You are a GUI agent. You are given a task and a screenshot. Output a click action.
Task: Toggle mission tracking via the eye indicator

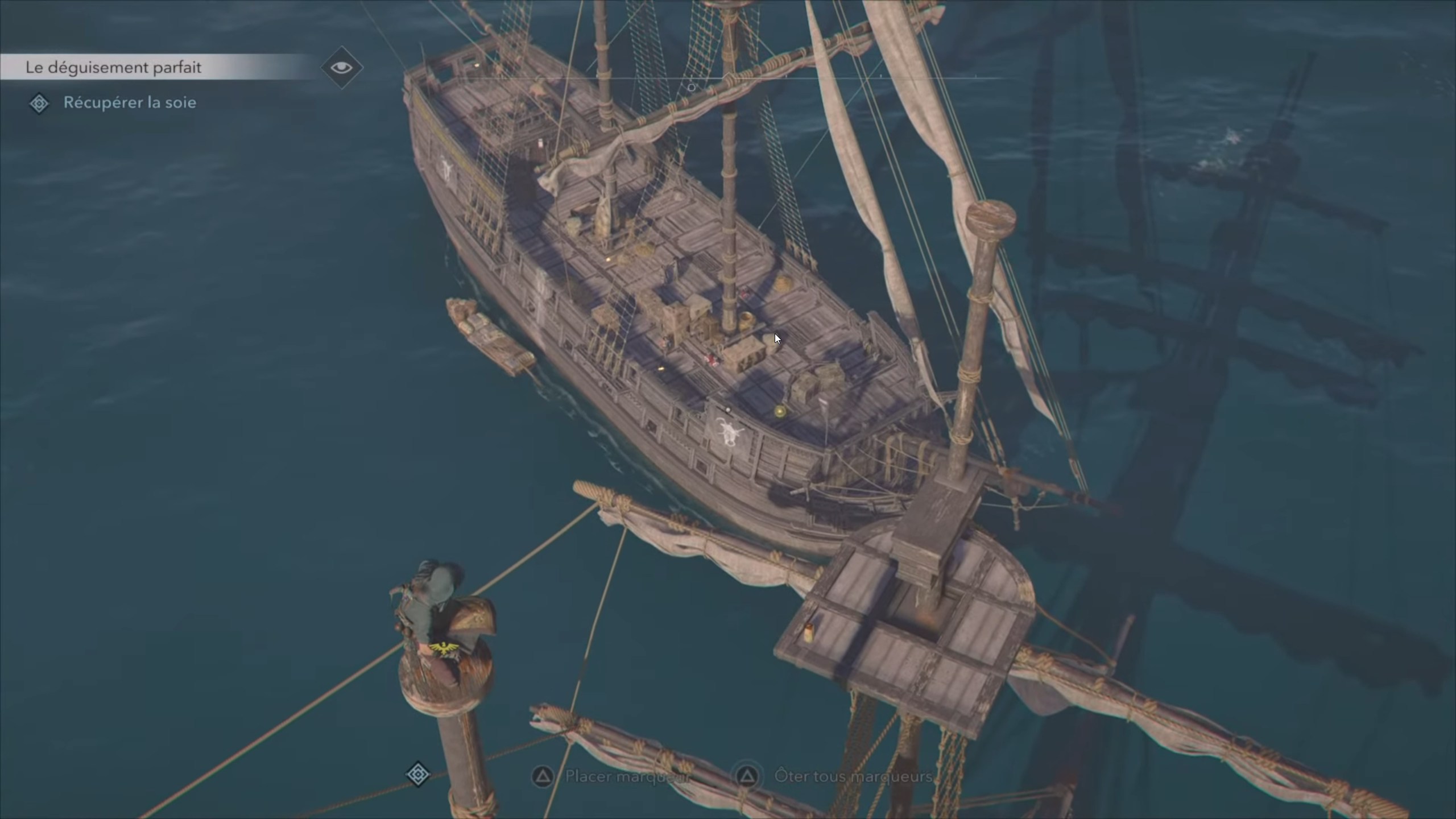click(x=342, y=67)
